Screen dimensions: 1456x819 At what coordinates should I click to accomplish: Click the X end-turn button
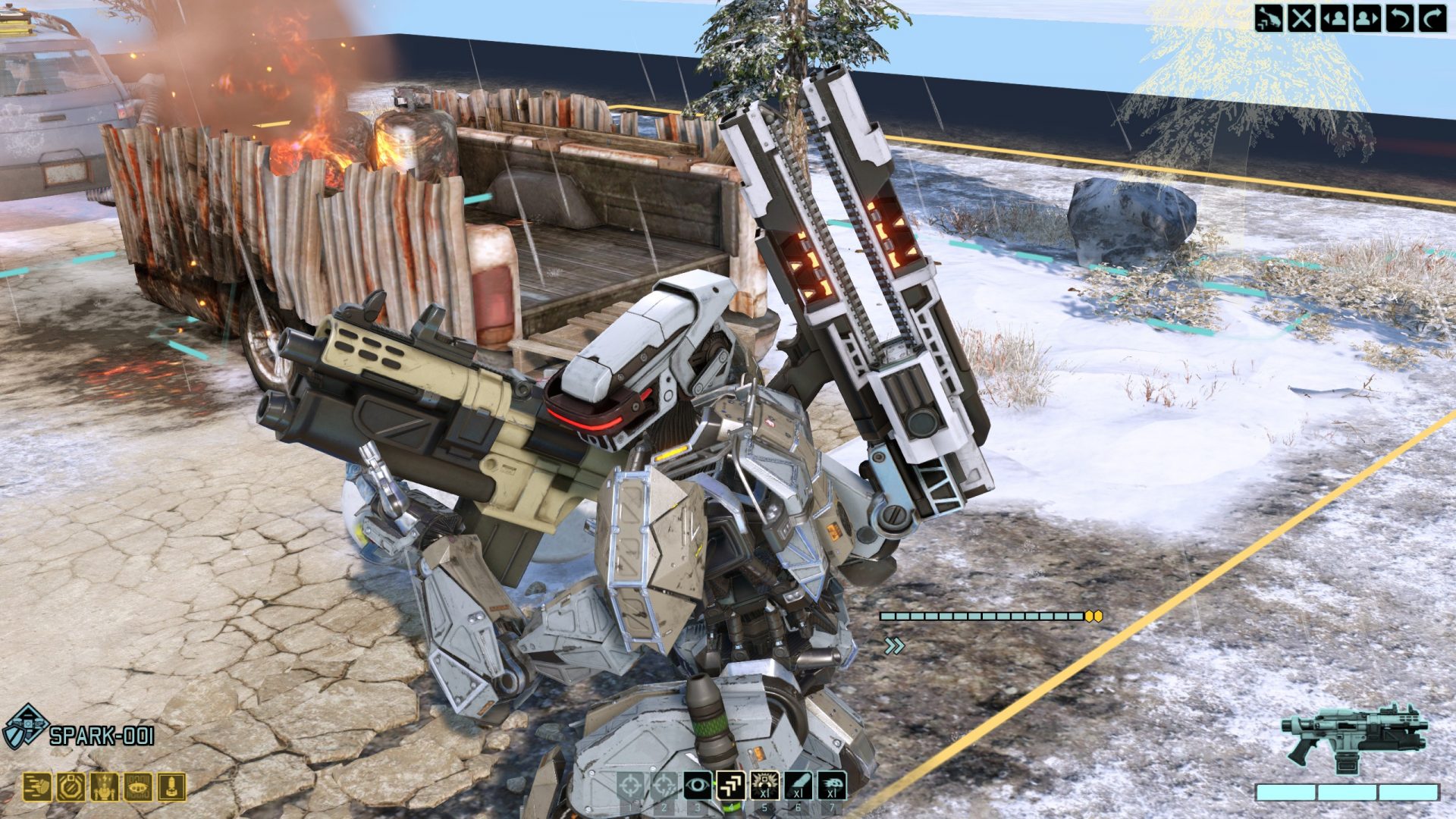(1301, 17)
